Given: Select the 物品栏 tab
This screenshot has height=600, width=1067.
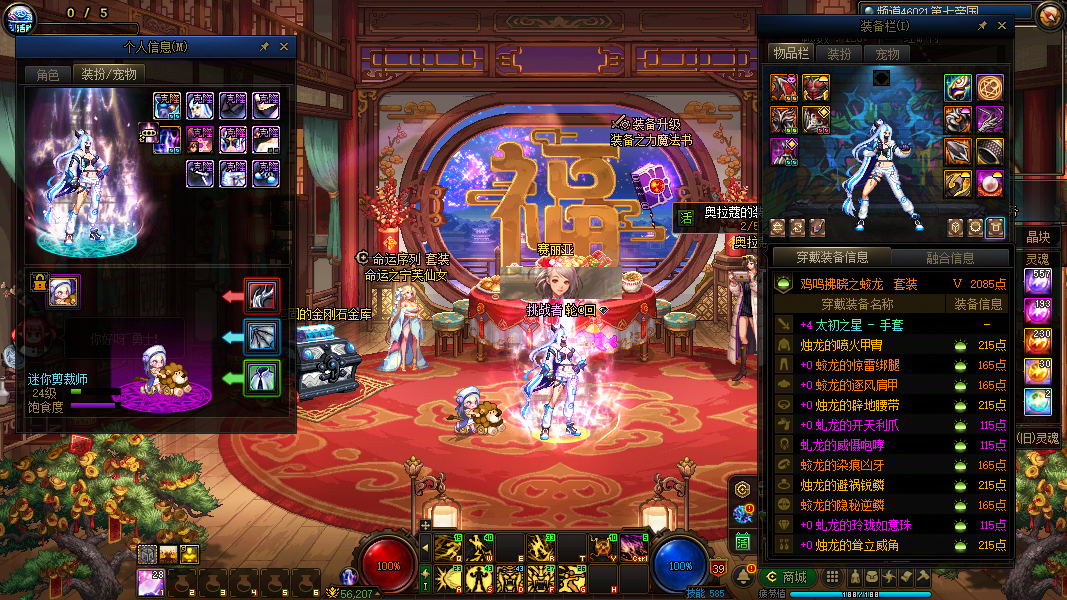Looking at the screenshot, I should (x=790, y=54).
